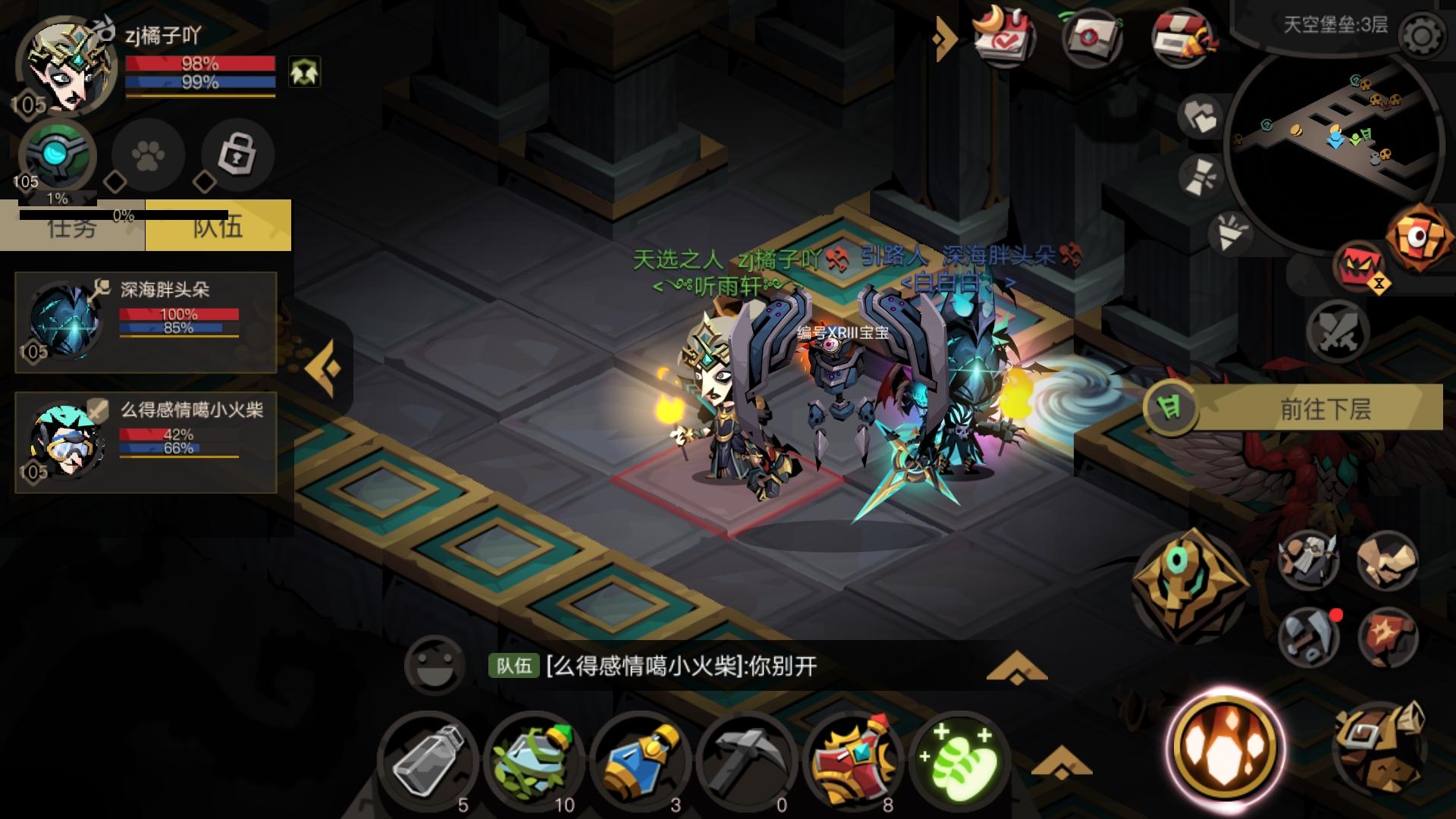The image size is (1456, 819).
Task: Toggle the lock icon near the avatar
Action: pos(236,155)
